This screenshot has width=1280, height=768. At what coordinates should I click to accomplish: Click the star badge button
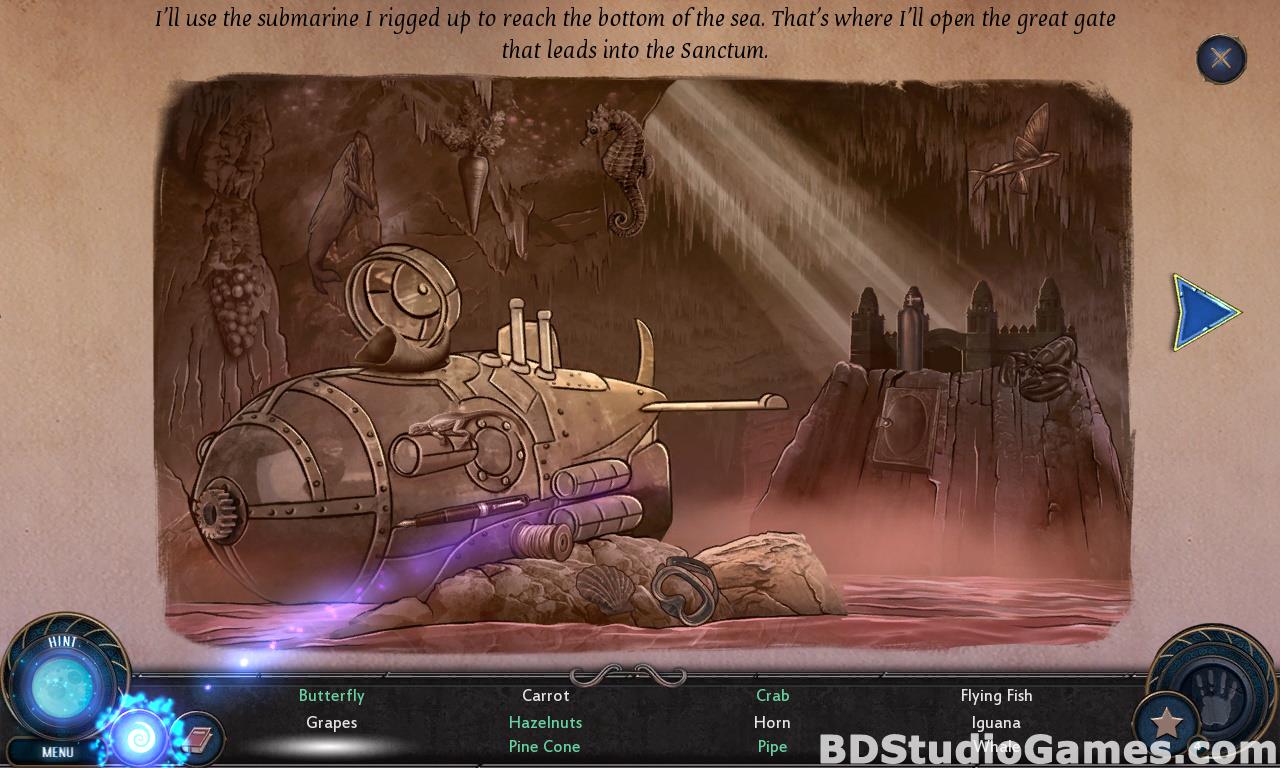(x=1166, y=722)
